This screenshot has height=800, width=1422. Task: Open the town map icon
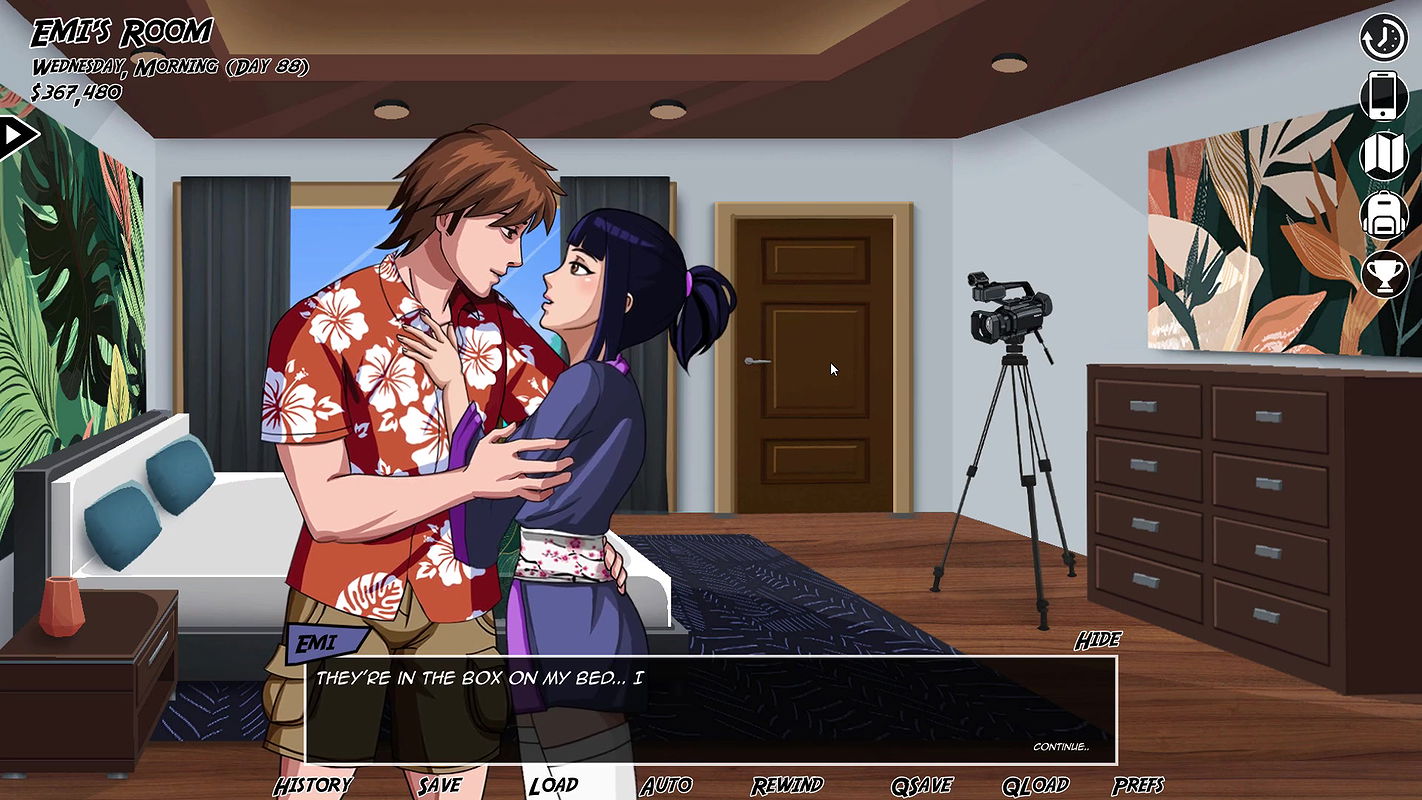click(x=1384, y=155)
